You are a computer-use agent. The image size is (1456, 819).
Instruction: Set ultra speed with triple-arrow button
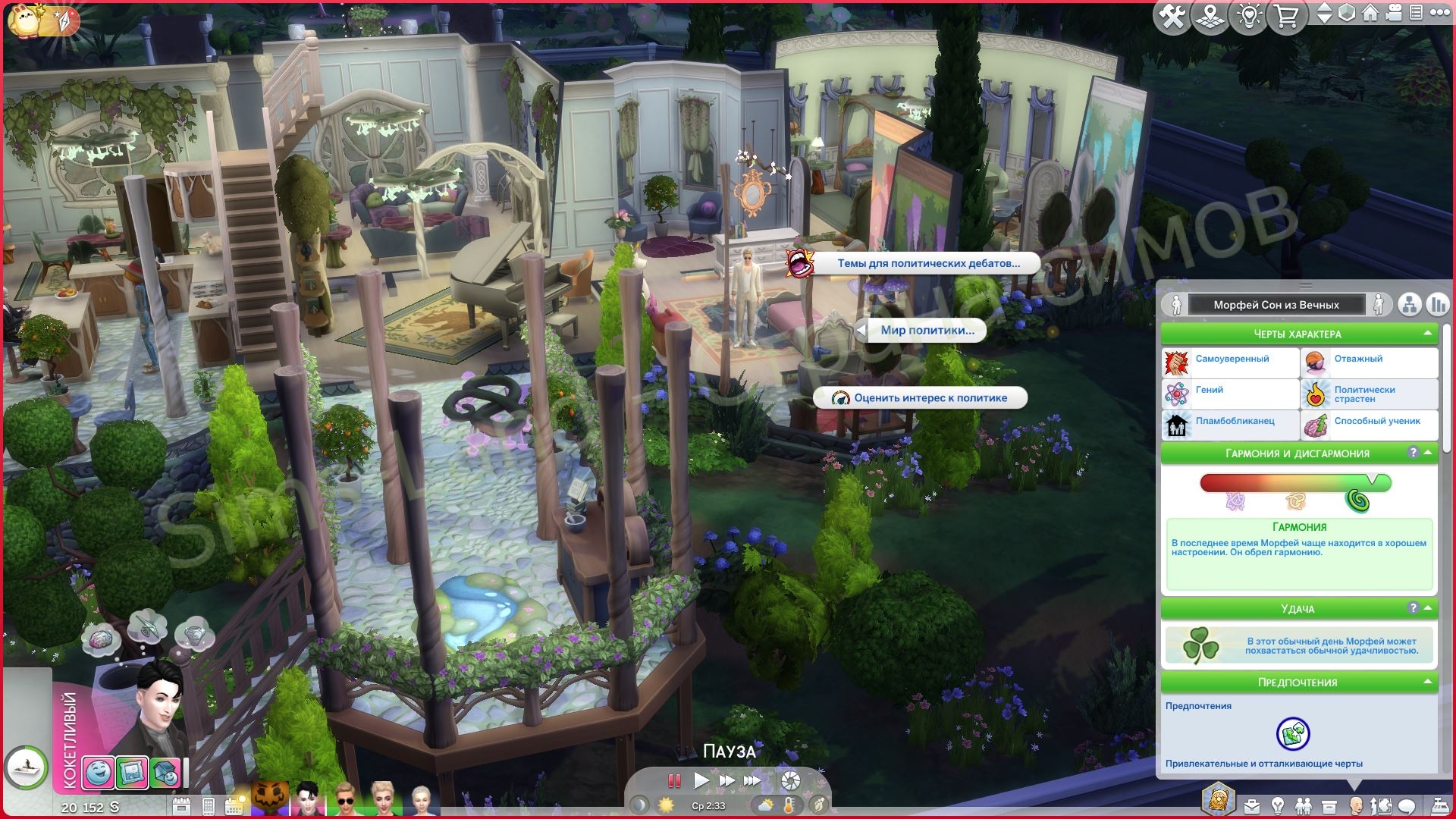[752, 780]
